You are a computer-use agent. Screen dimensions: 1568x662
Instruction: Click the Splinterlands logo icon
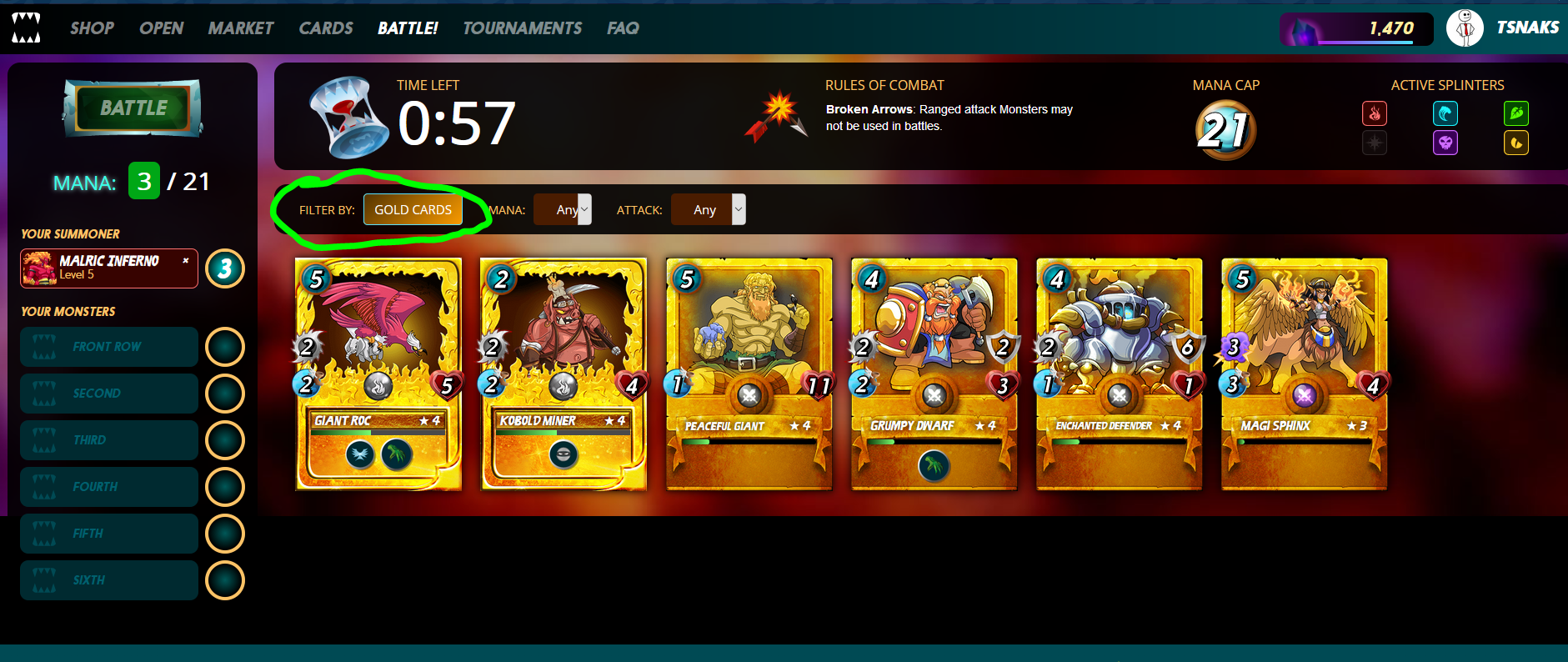tap(26, 28)
